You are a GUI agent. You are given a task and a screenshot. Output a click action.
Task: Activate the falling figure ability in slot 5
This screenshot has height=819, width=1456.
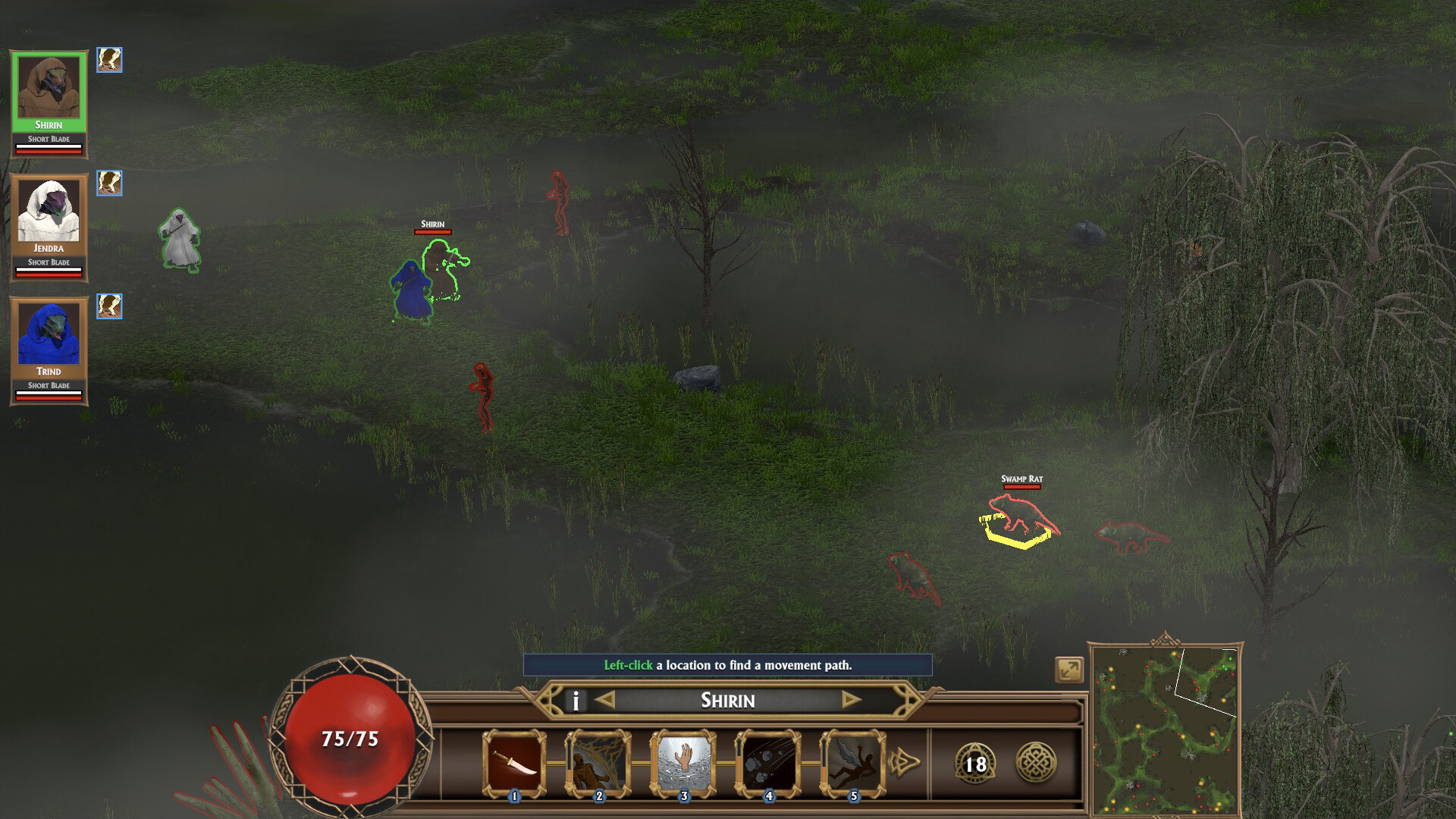click(853, 763)
